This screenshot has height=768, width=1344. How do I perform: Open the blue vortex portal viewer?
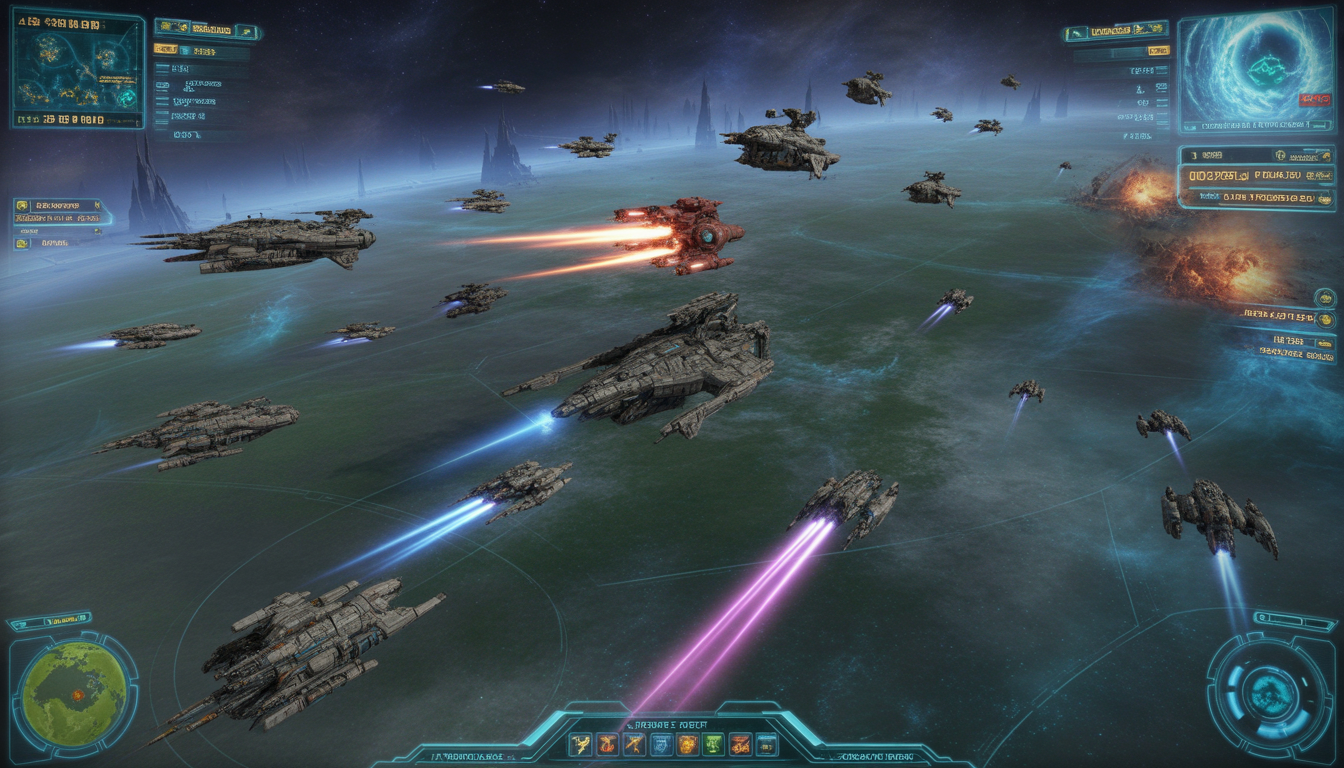click(1256, 72)
